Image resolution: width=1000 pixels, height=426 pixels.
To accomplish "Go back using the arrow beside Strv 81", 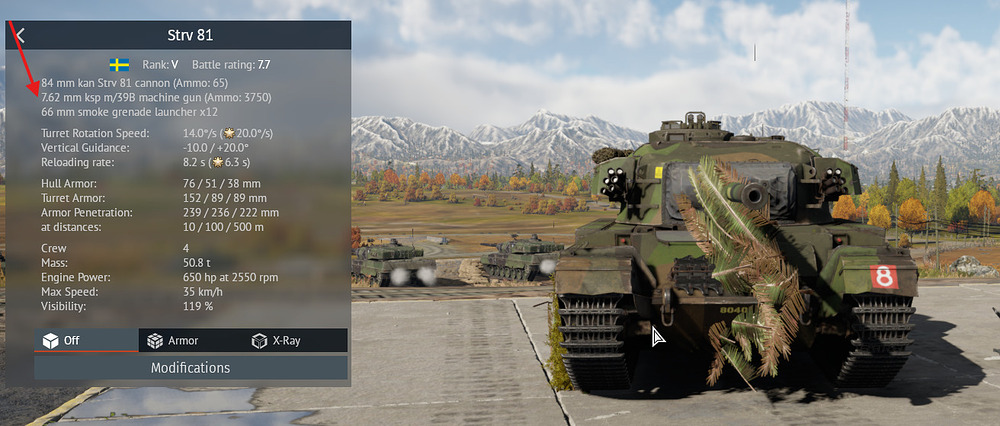I will point(20,35).
